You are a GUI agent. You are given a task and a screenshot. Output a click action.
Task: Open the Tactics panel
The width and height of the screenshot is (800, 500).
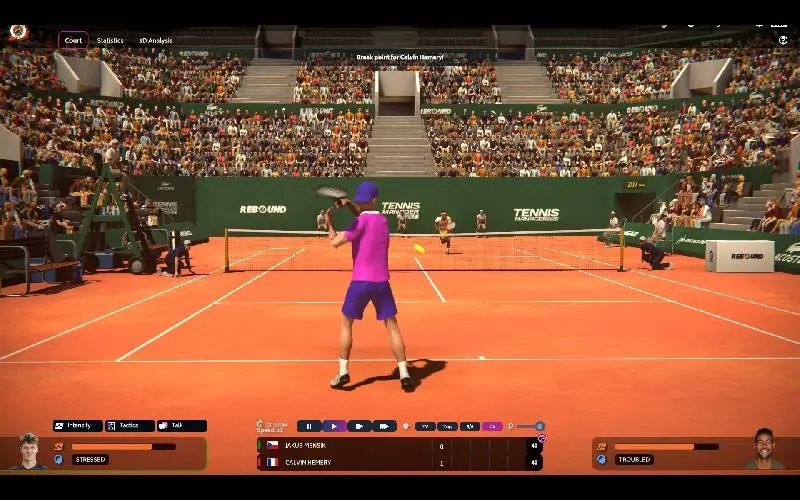point(130,426)
